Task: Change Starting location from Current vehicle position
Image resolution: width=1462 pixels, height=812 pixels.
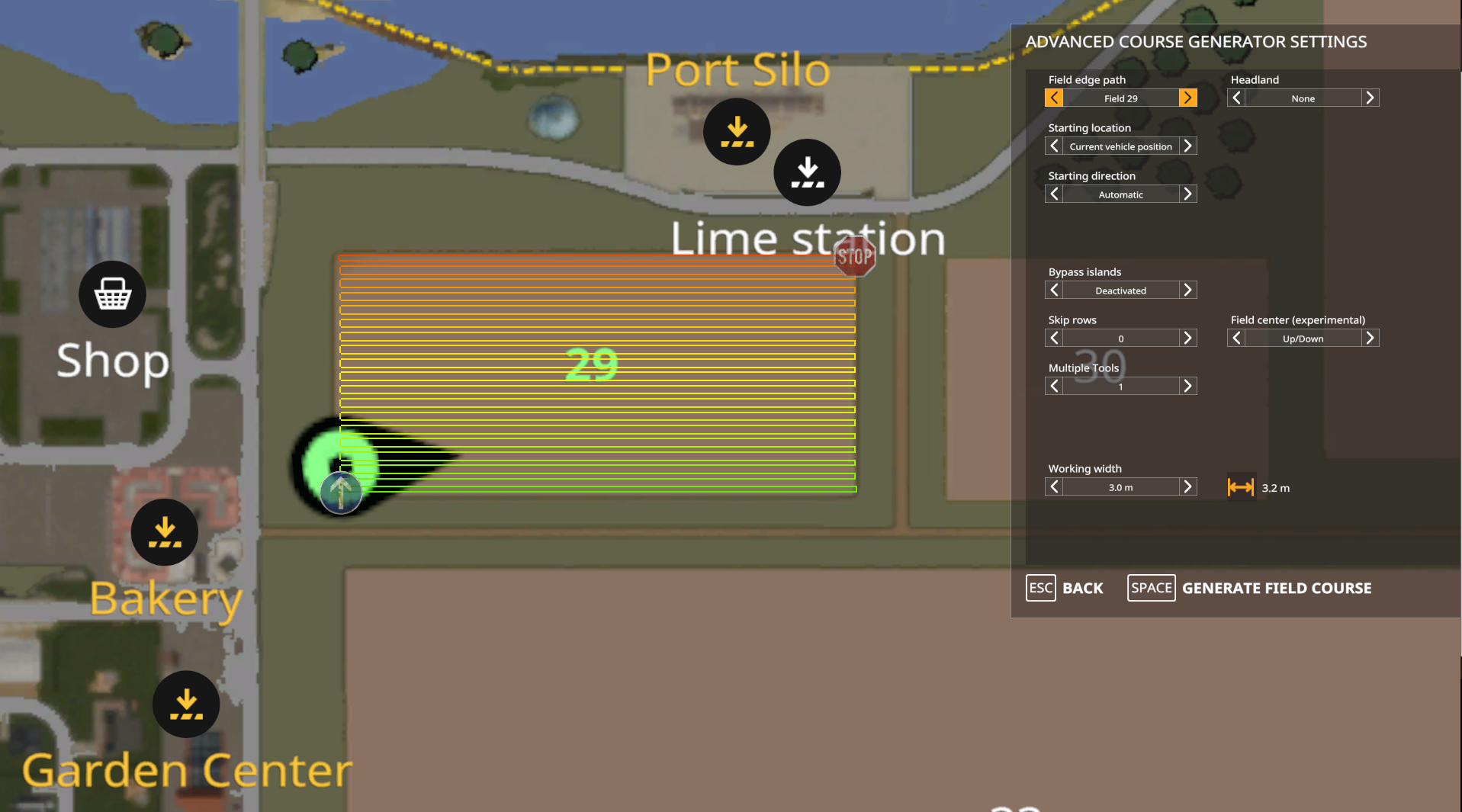Action: (1187, 146)
